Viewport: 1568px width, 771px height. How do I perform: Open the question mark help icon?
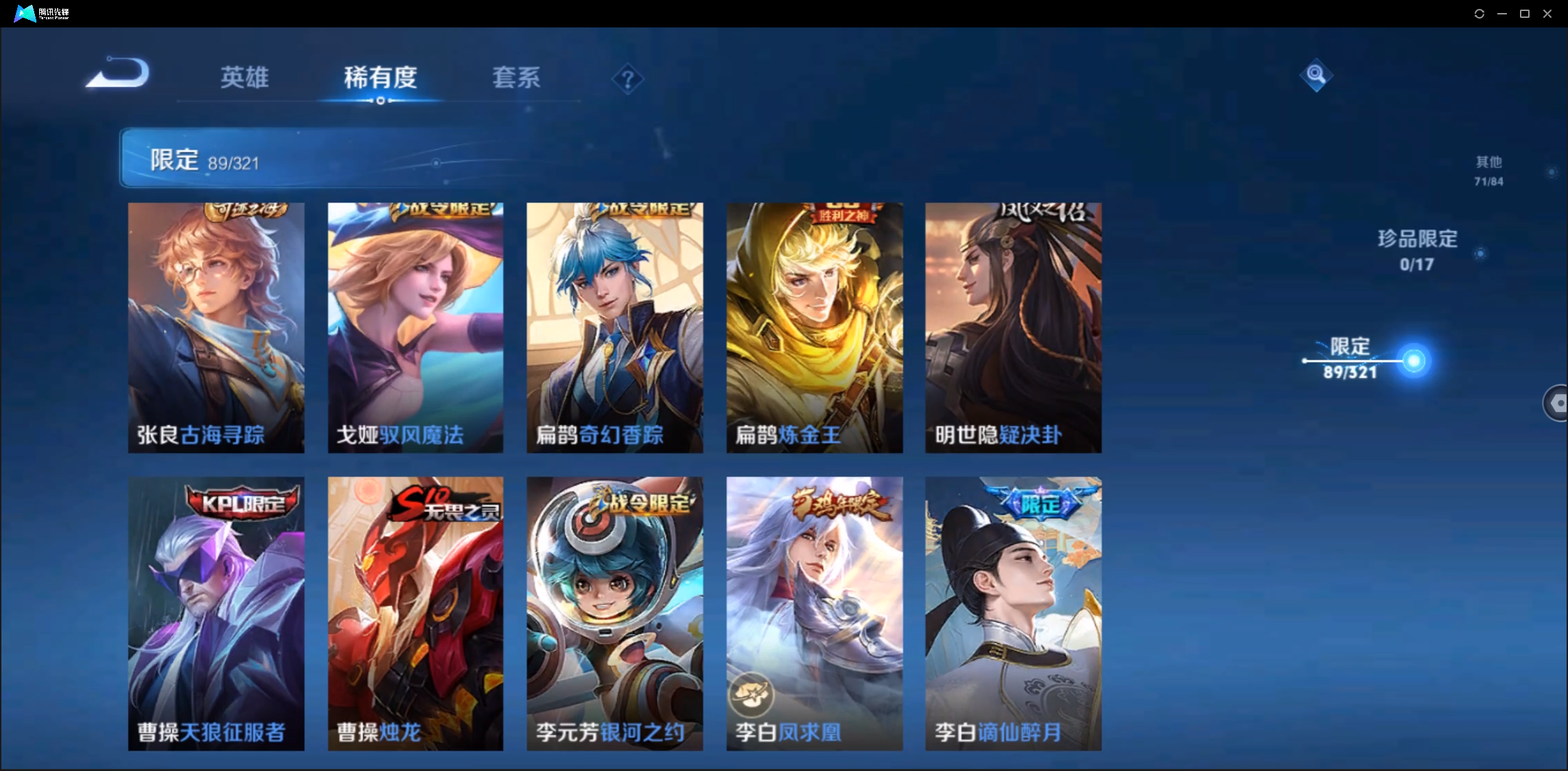pos(627,80)
